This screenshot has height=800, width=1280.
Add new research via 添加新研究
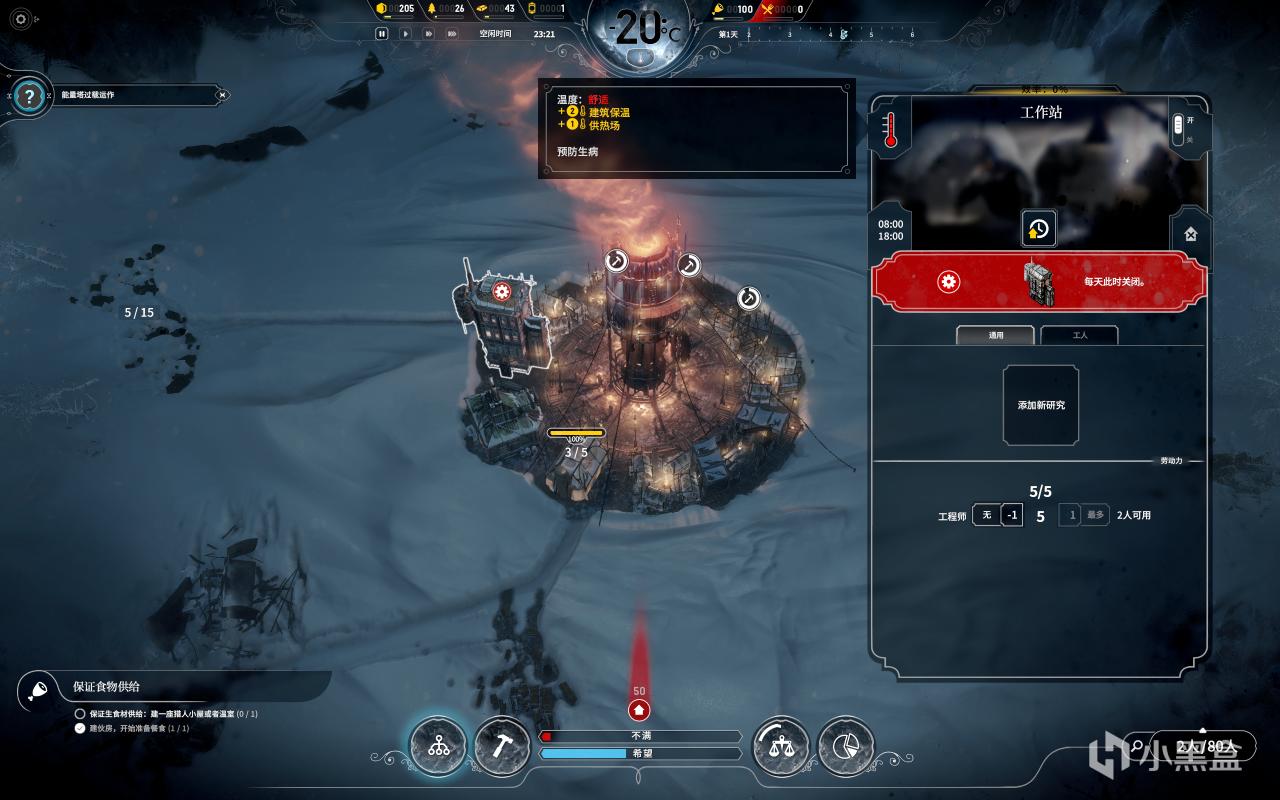[1041, 405]
